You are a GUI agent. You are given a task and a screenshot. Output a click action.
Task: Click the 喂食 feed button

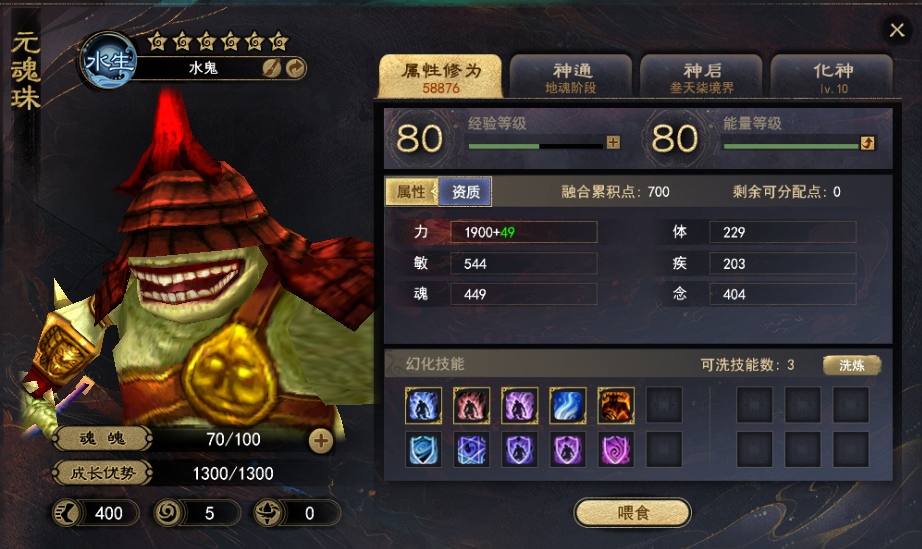coord(632,513)
